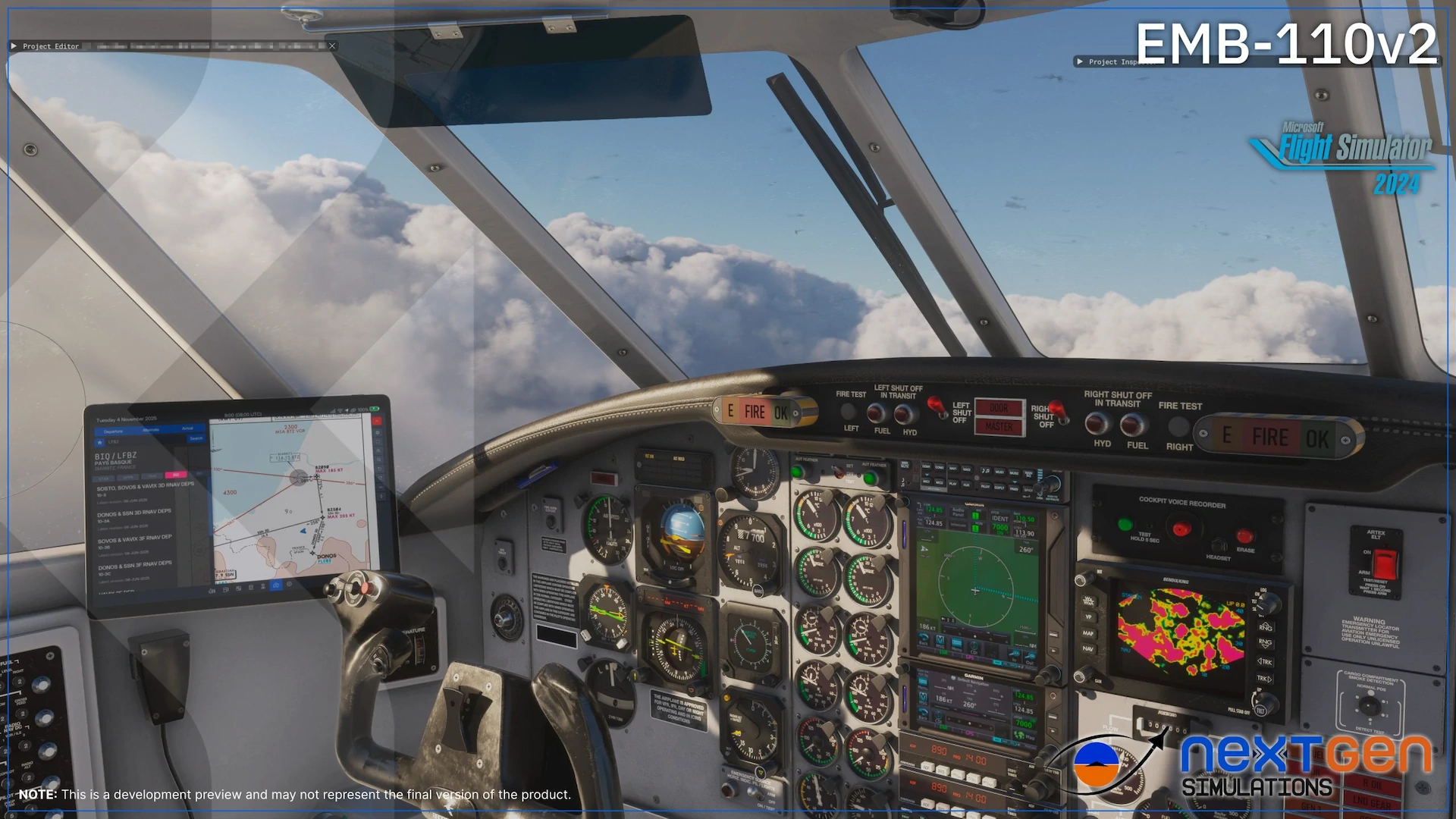Tap the camera icon on the EFB bottom toolbar
Viewport: 1456px width, 819px height.
[x=275, y=585]
